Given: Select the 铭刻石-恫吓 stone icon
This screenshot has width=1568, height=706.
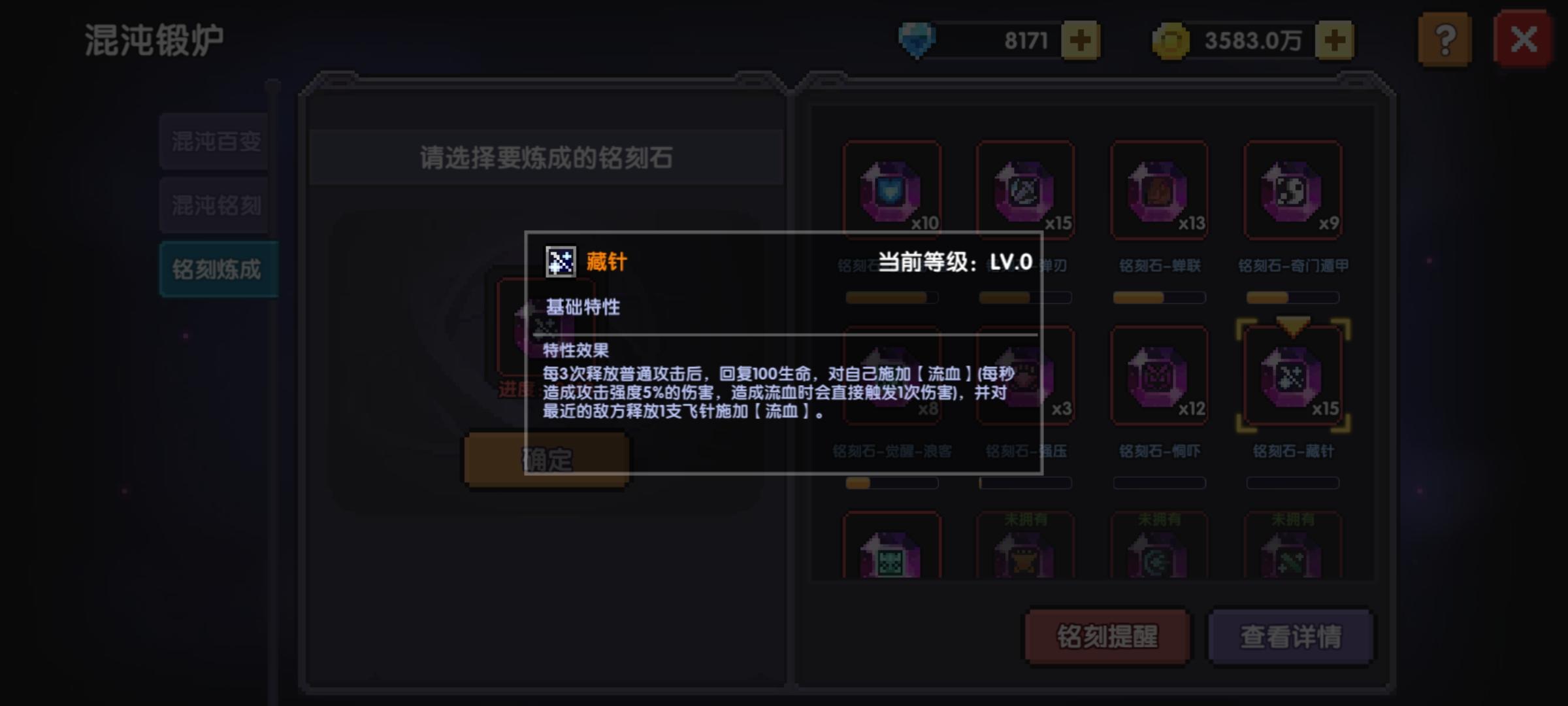Looking at the screenshot, I should 1160,376.
